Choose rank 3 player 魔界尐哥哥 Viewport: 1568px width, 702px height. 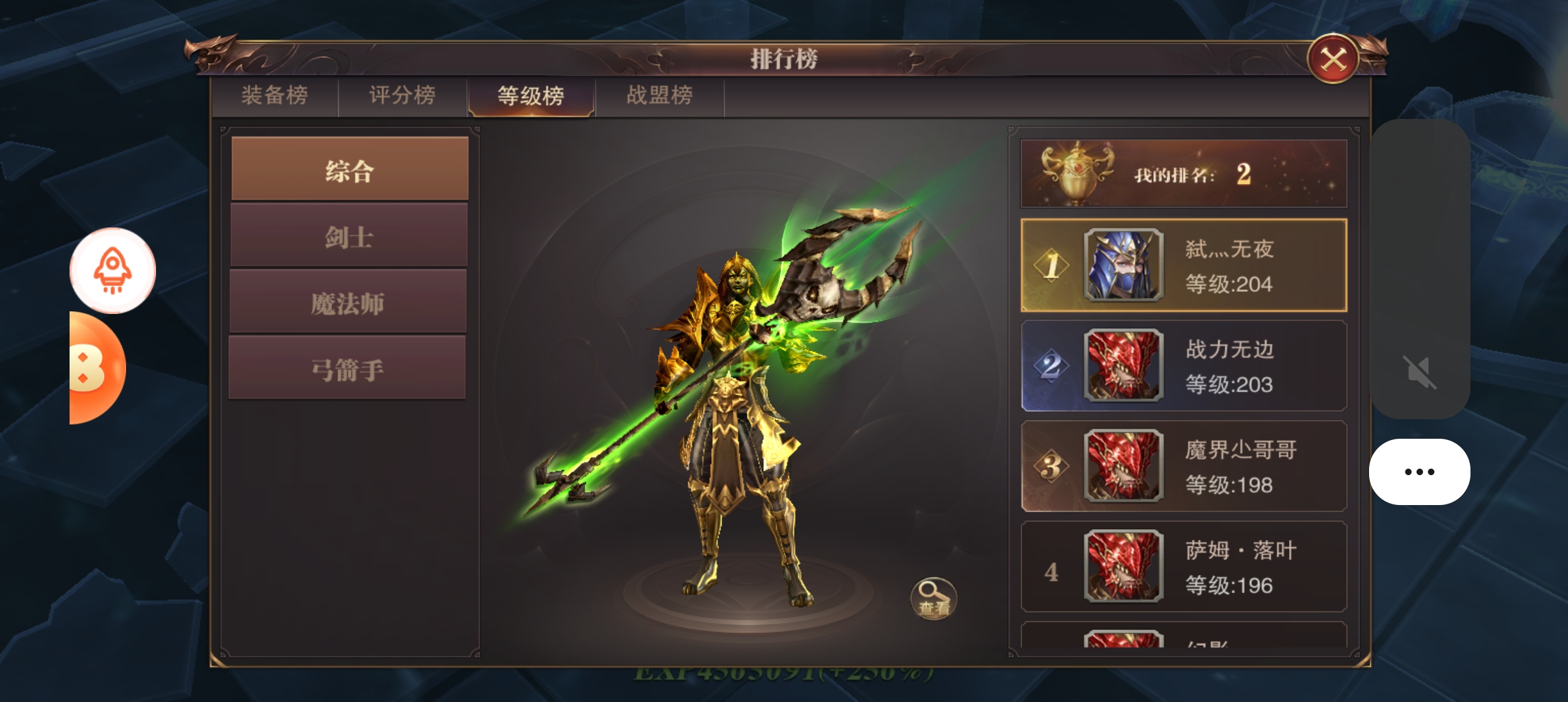pyautogui.click(x=1183, y=466)
